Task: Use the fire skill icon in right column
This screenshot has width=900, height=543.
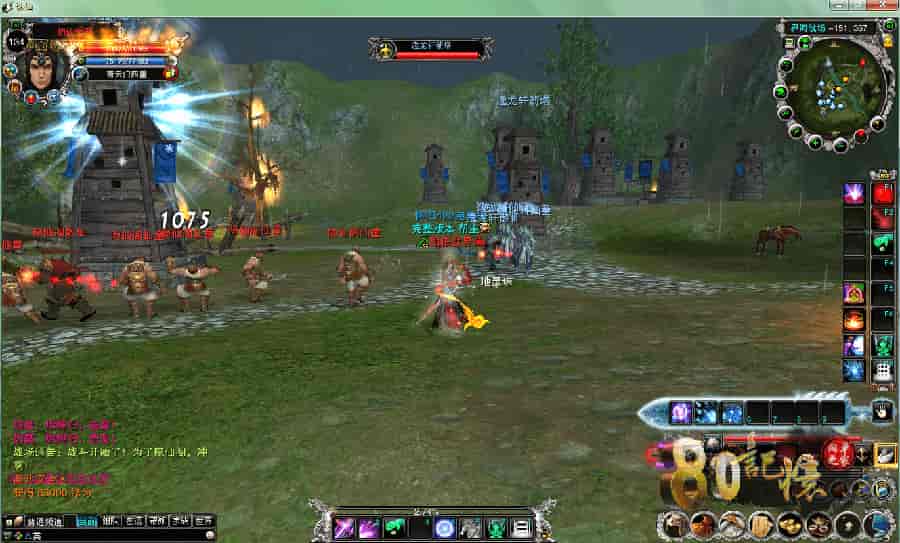Action: (853, 320)
